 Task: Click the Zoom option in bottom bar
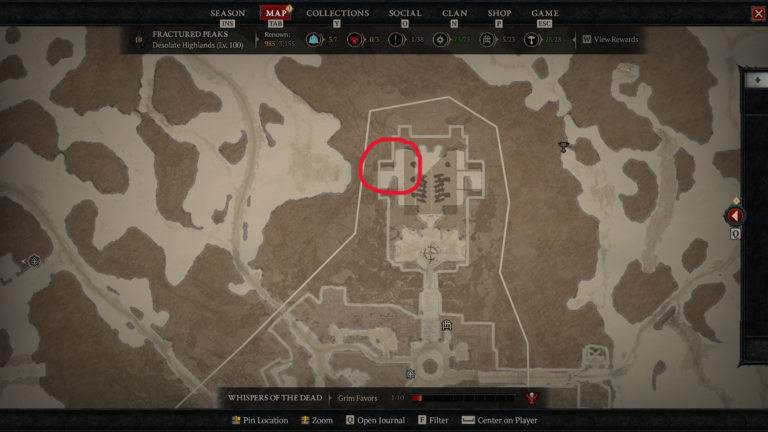[x=316, y=421]
